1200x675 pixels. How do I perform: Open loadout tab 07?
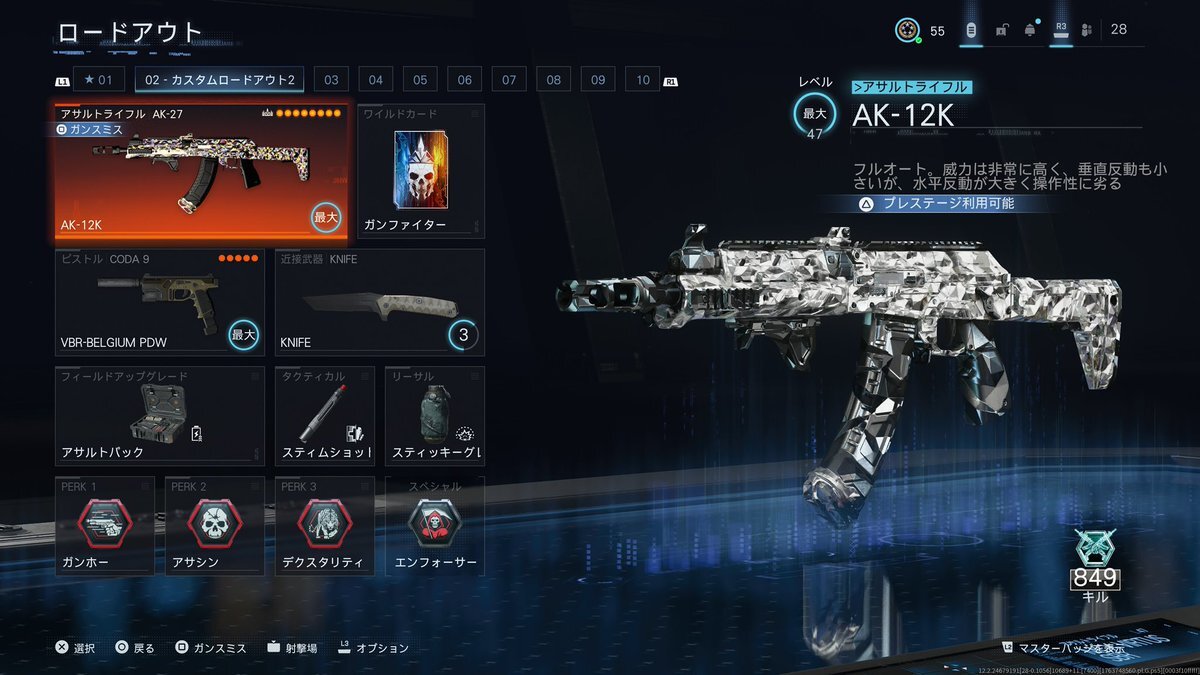click(509, 80)
